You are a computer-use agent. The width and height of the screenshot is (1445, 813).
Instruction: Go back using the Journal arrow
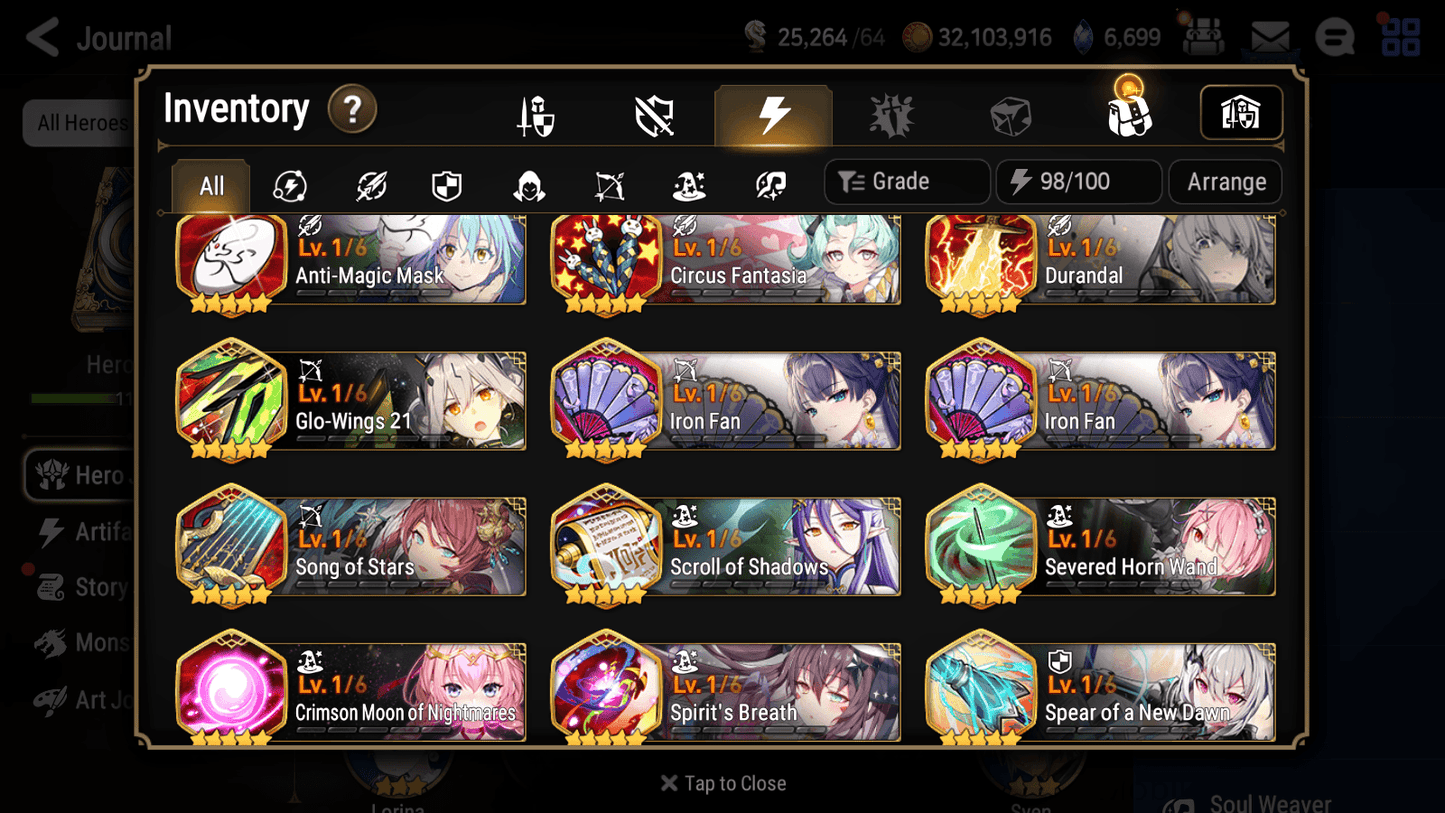coord(42,36)
